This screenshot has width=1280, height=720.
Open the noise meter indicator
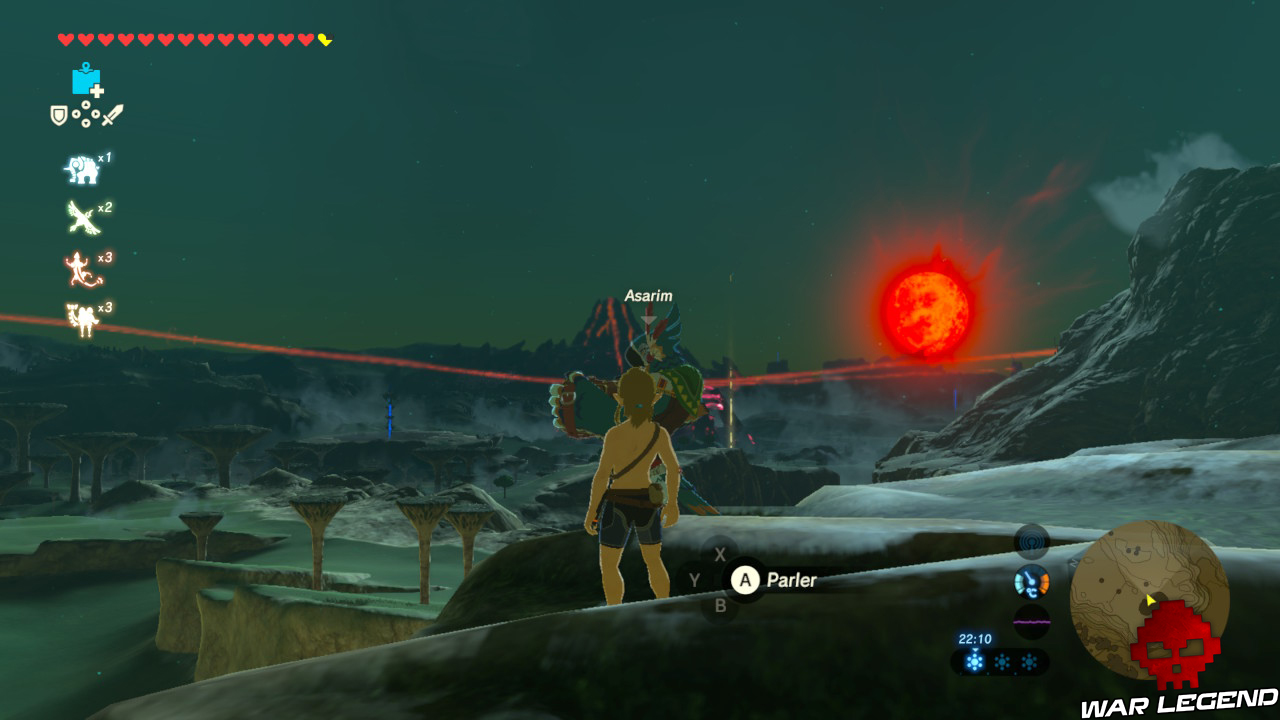point(1030,622)
